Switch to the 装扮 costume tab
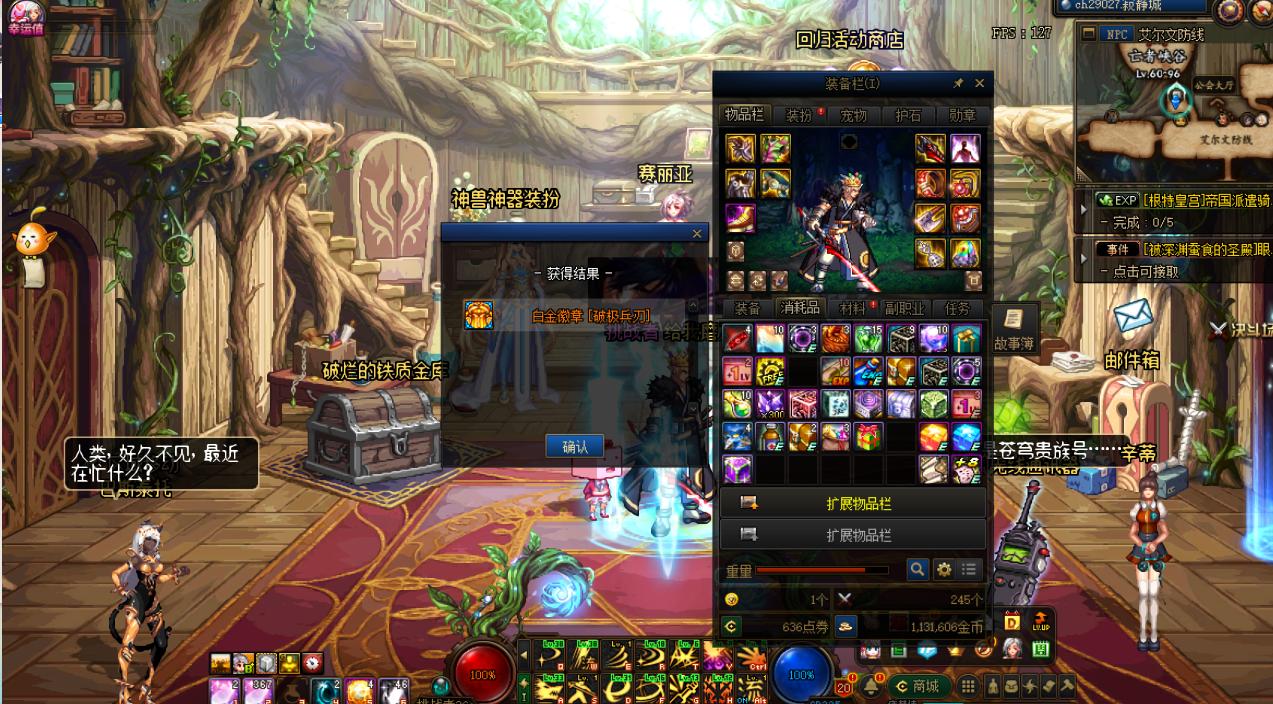 [x=799, y=115]
